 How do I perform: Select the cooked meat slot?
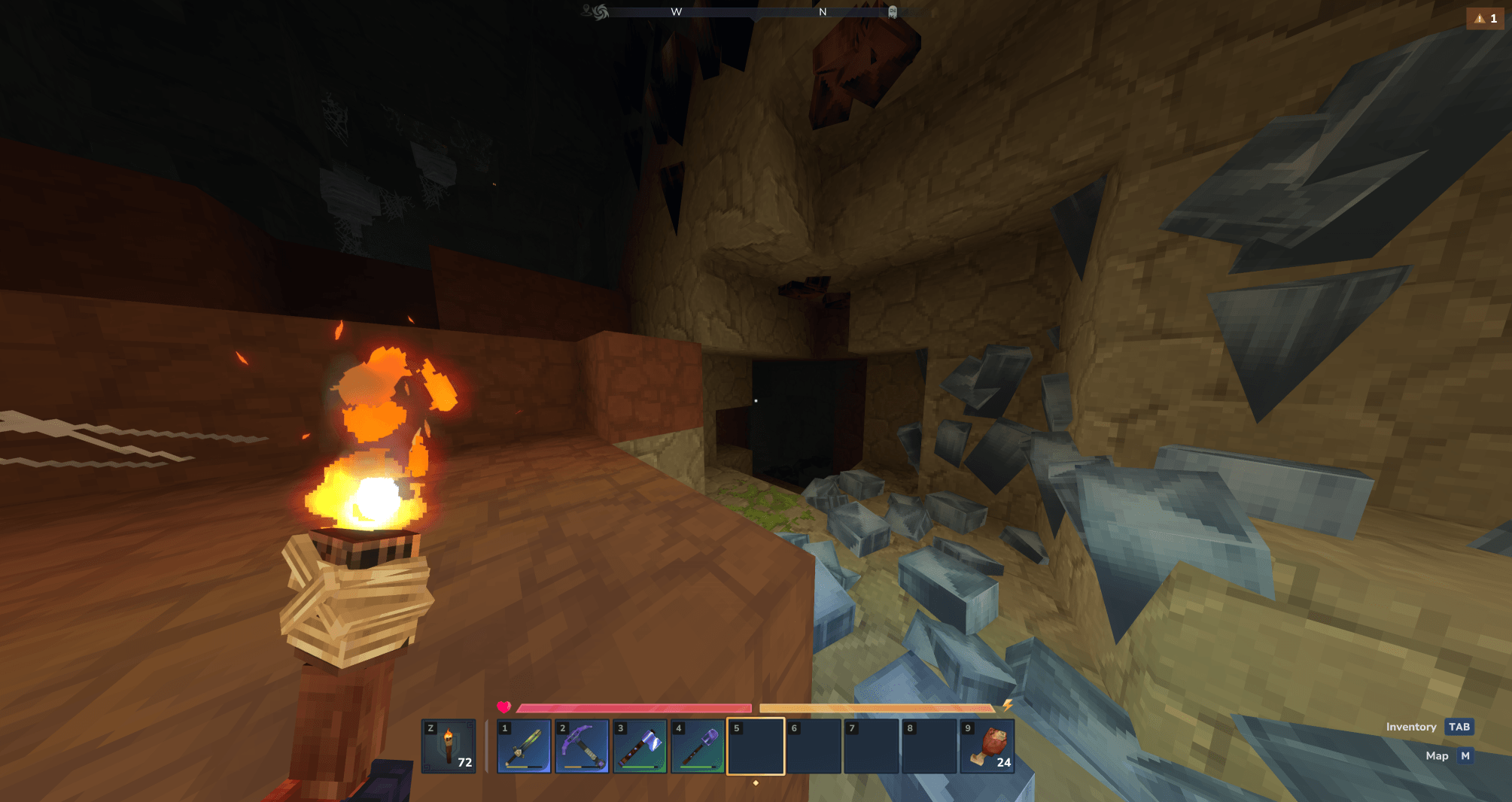(987, 746)
